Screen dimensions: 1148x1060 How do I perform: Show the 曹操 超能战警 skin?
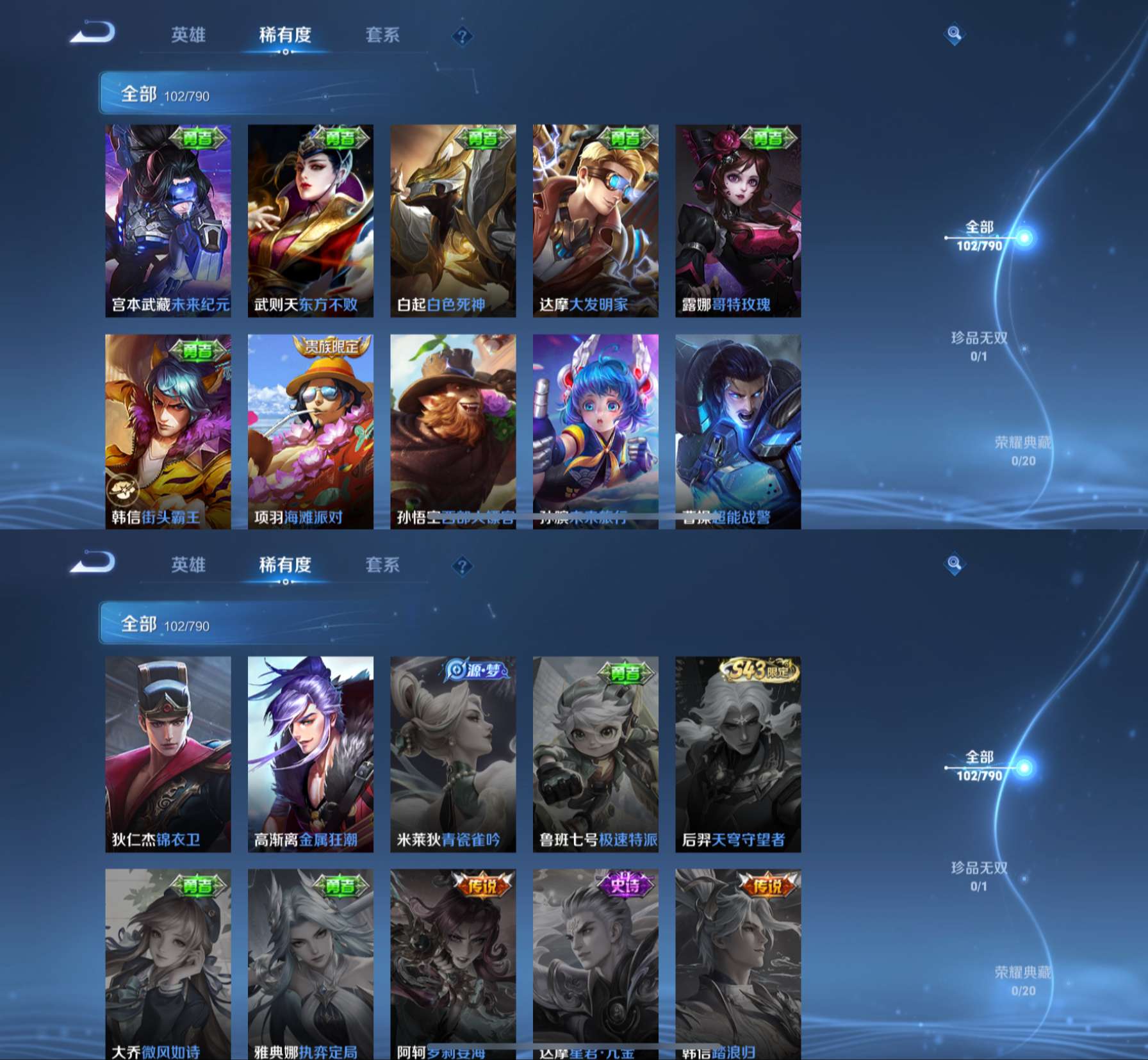click(x=738, y=430)
